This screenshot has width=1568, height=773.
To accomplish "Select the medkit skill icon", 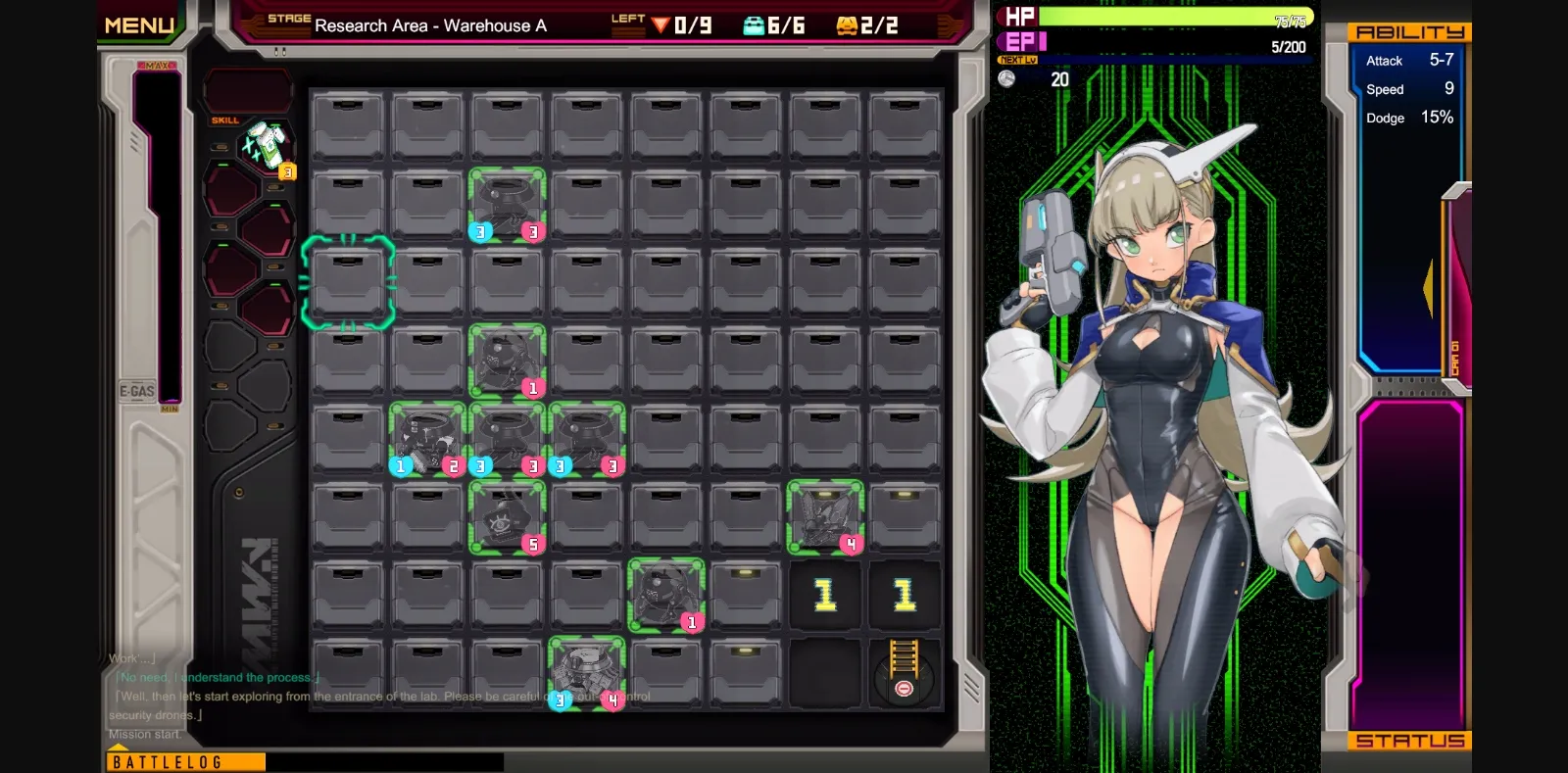I will pos(268,147).
